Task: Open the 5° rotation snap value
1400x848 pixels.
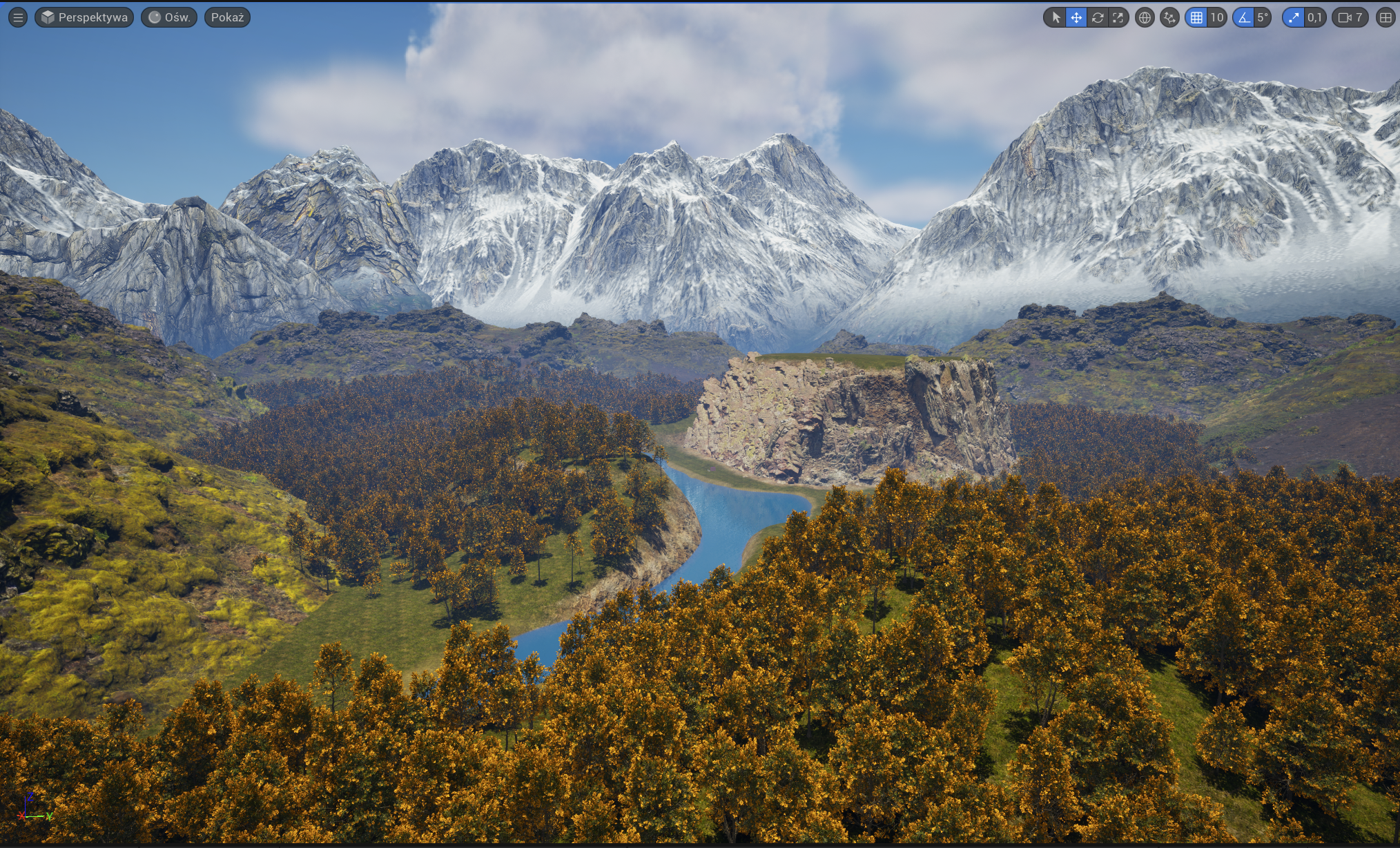Action: coord(1263,17)
